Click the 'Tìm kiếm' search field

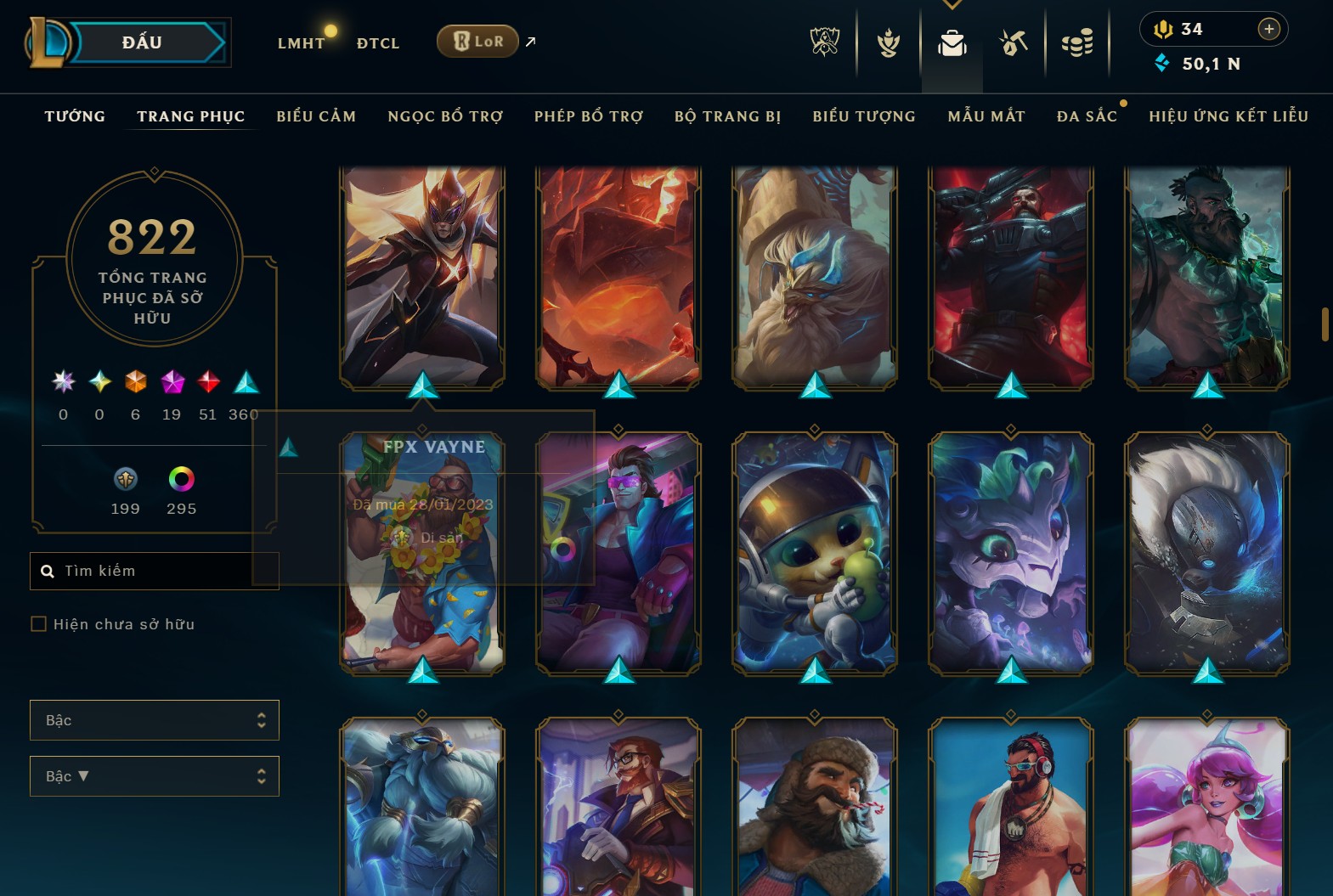[x=154, y=570]
